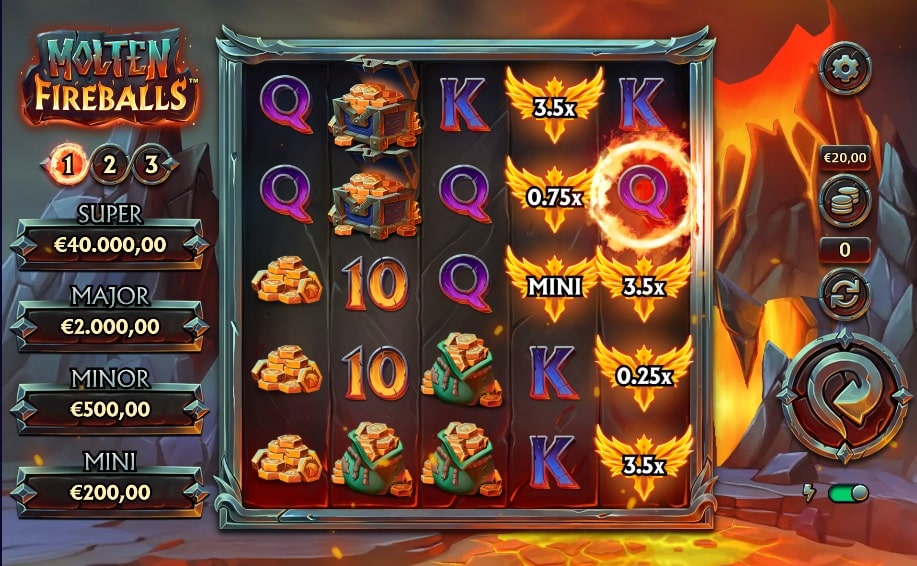
Task: Select number 1 orb under the logo
Action: point(68,165)
